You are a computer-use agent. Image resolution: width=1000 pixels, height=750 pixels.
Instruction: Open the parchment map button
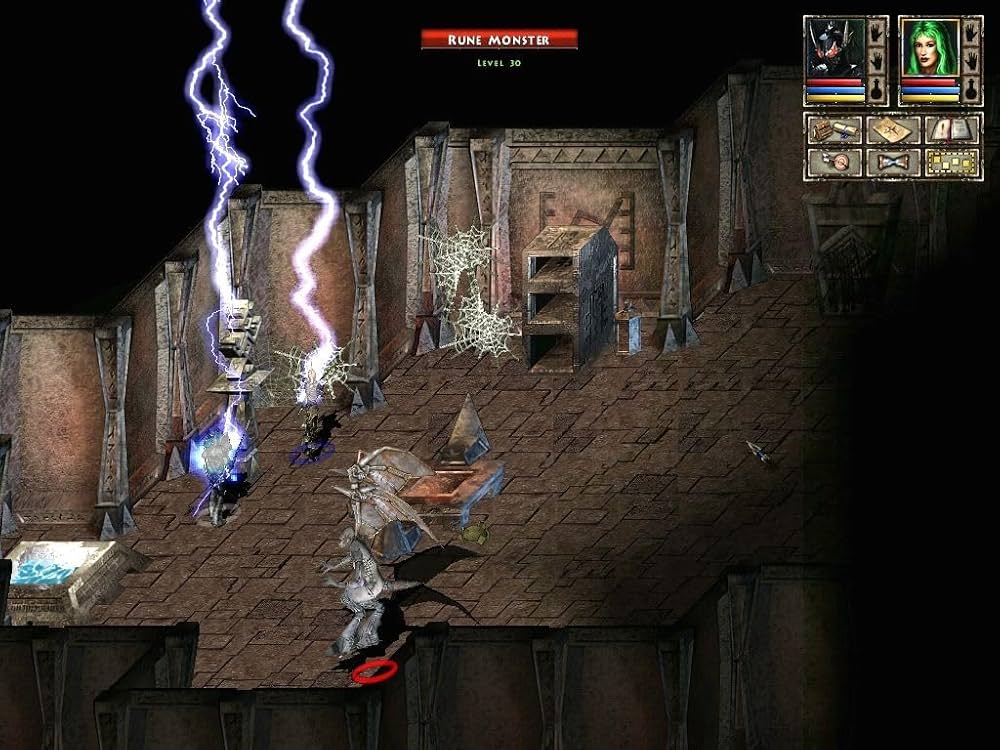pyautogui.click(x=893, y=130)
